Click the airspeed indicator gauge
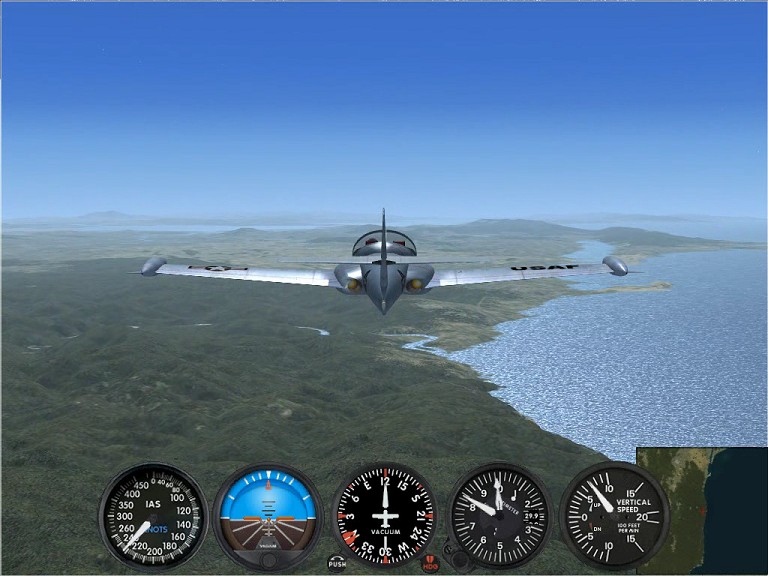This screenshot has width=768, height=576. point(153,515)
